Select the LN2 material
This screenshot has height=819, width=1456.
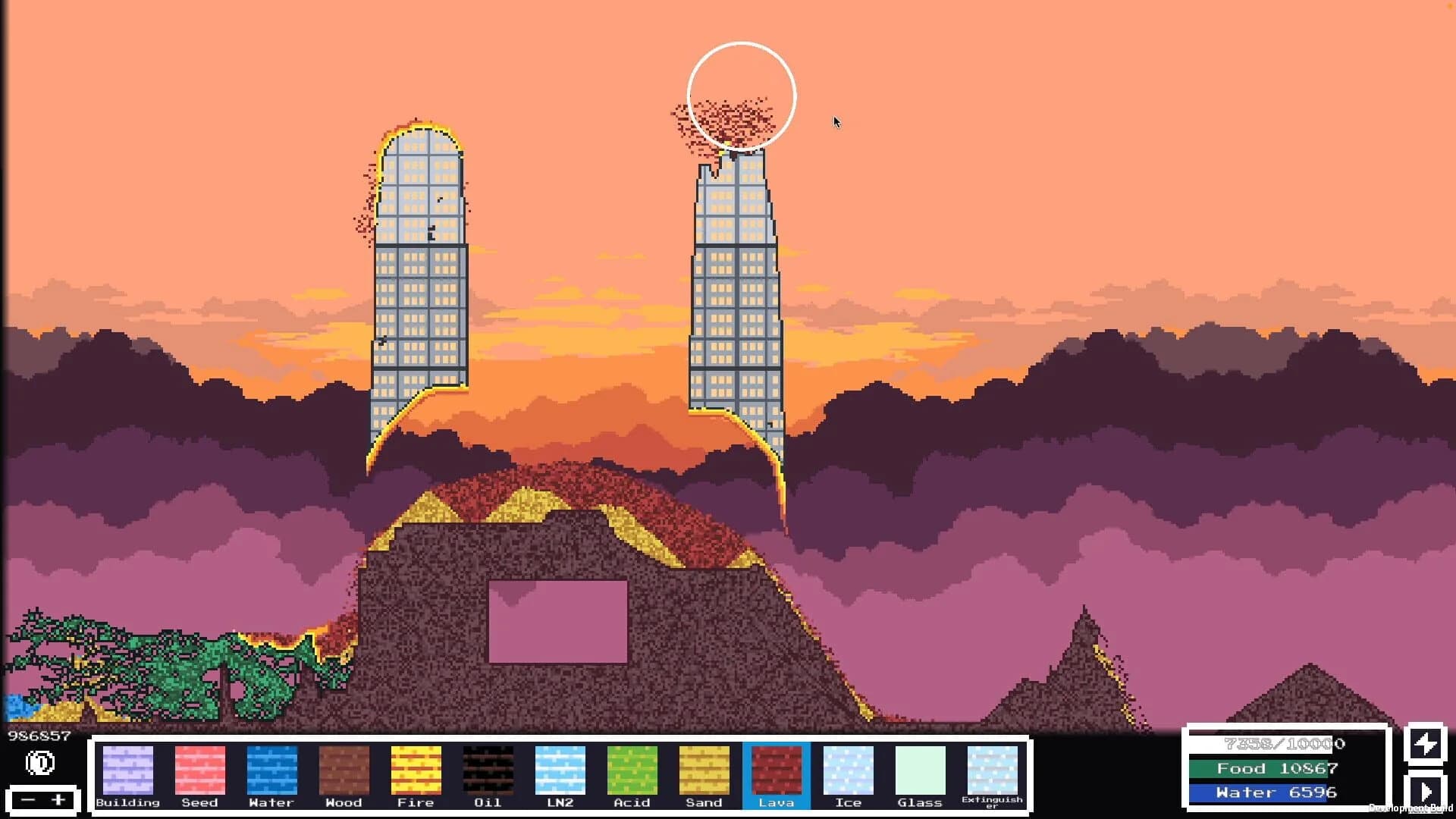coord(560,770)
